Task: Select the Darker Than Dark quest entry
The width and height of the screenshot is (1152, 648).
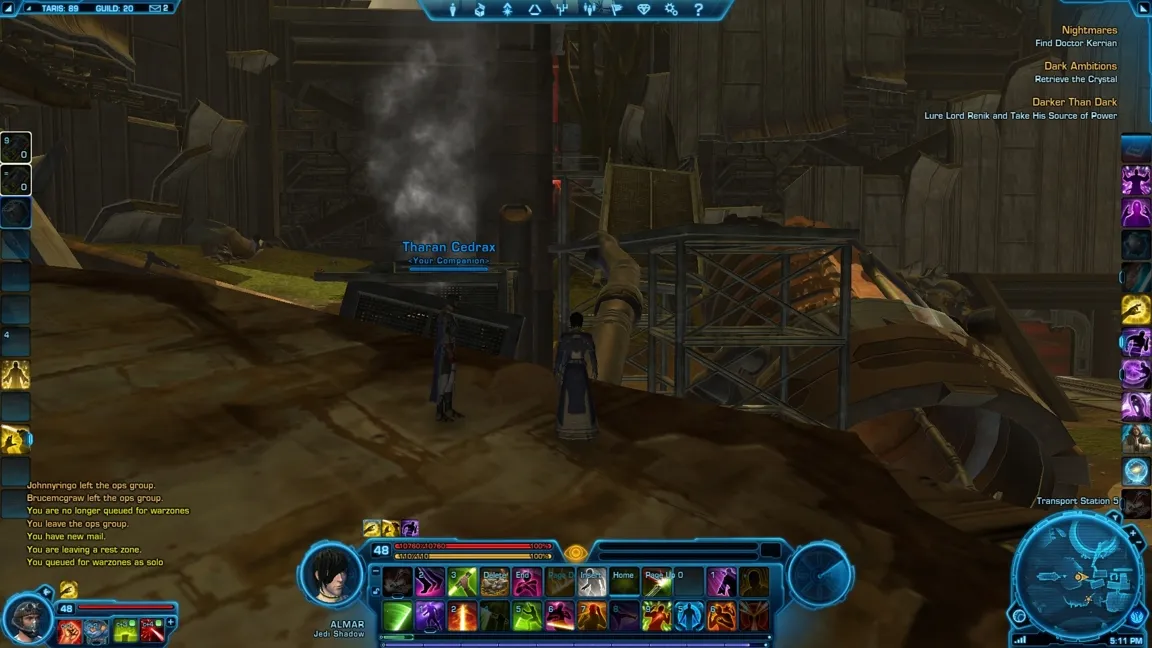Action: (1074, 102)
